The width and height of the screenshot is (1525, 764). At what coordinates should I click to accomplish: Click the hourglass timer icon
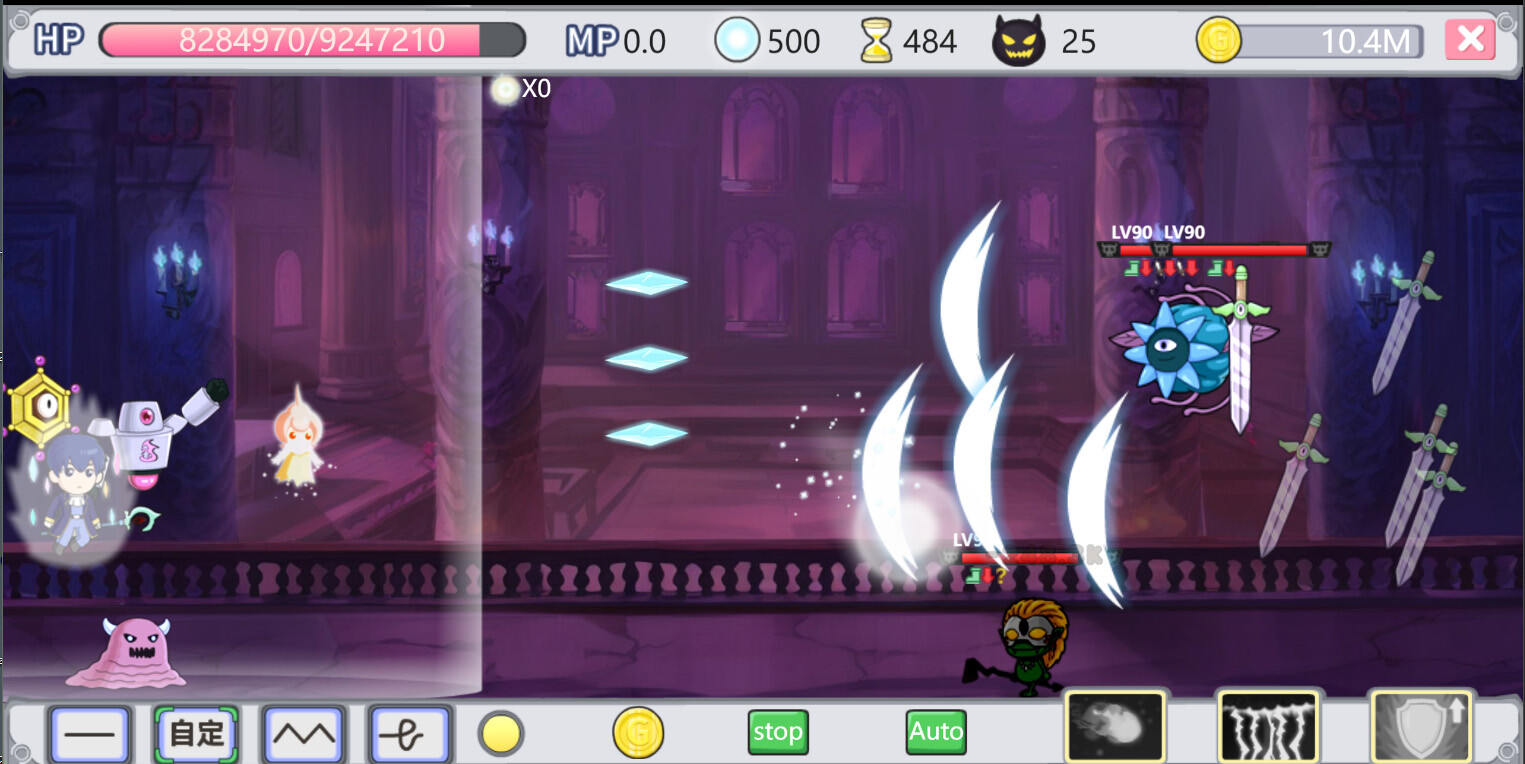876,40
